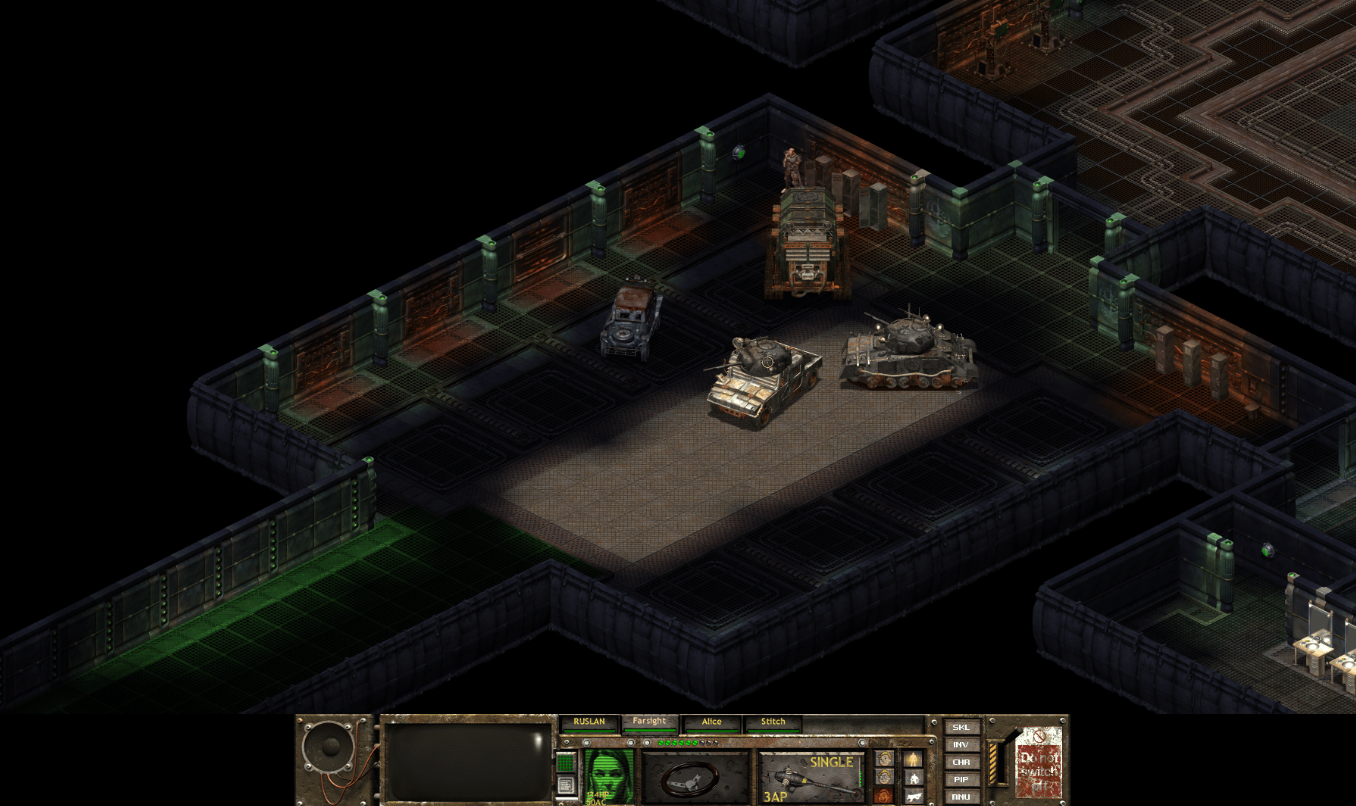Click the steering wheel vehicle slot
This screenshot has width=1356, height=806.
(x=690, y=780)
